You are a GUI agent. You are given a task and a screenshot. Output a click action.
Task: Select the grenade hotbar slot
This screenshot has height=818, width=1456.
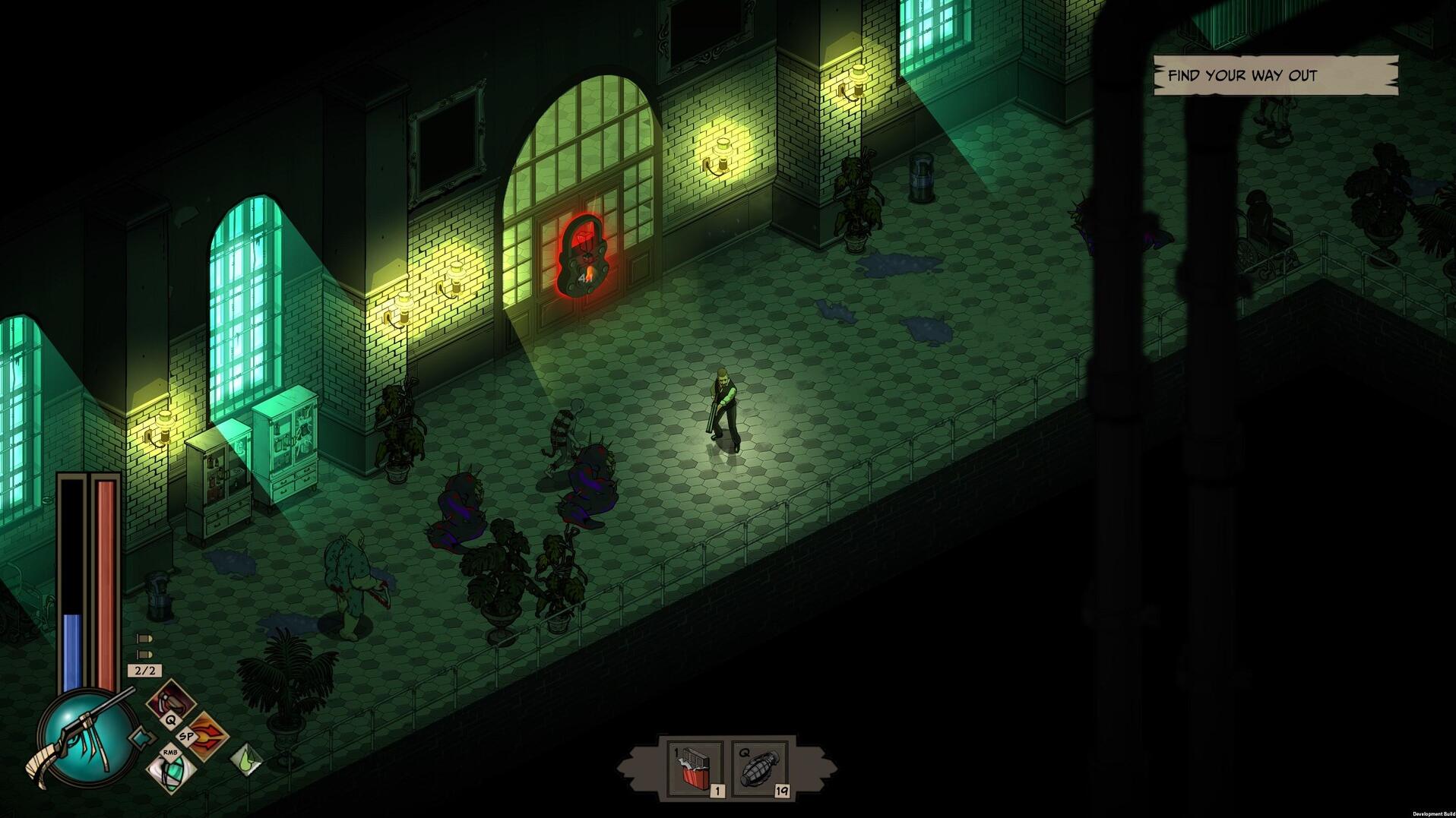click(x=758, y=769)
